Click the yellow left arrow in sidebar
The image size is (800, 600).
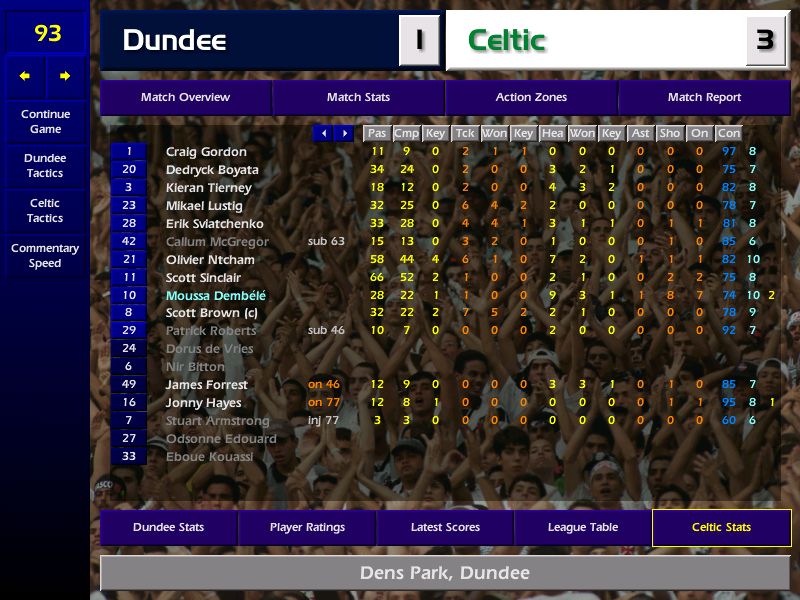pos(25,76)
